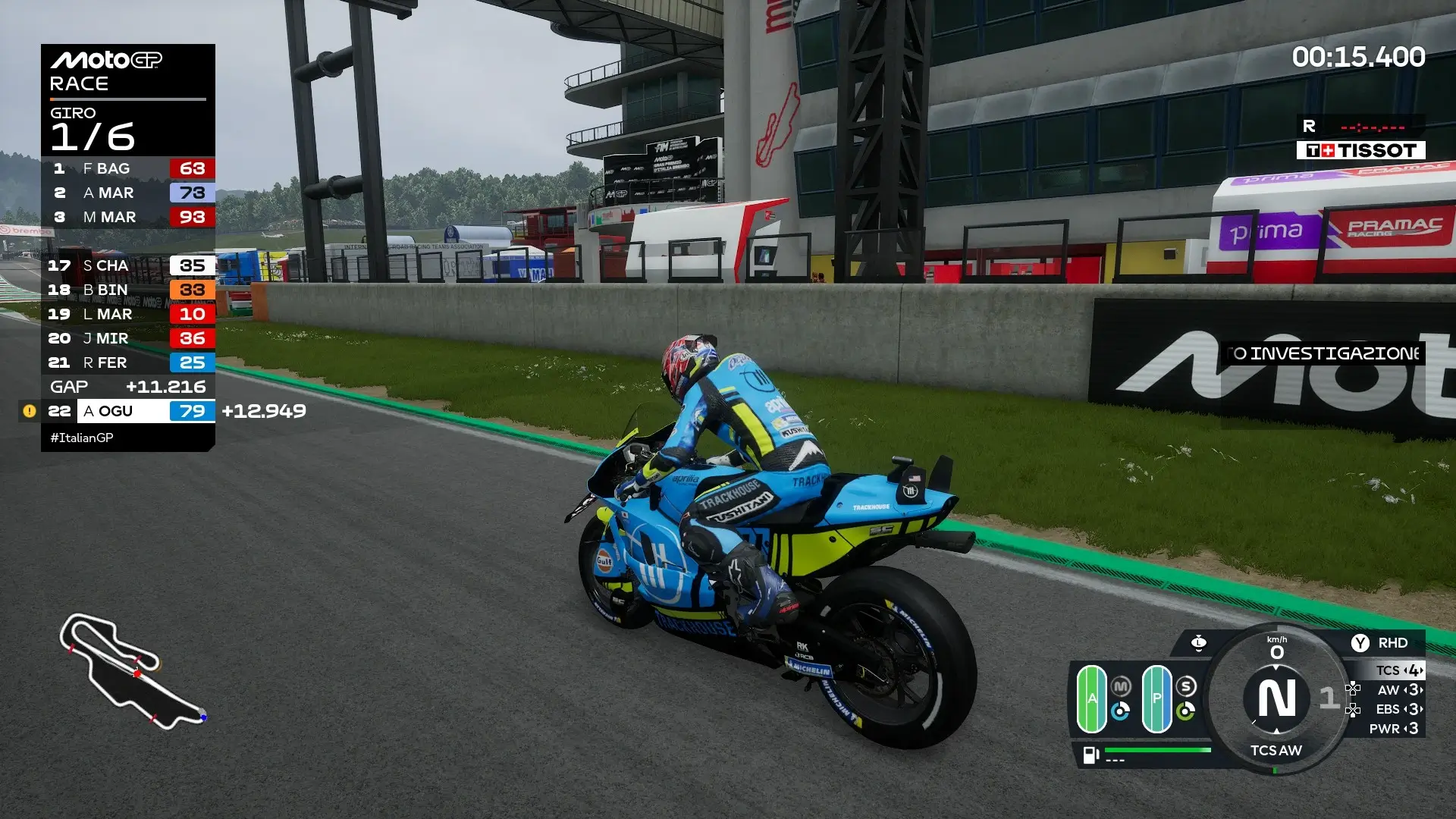Click the neutral gear indicator
Viewport: 1456px width, 819px height.
1277,698
